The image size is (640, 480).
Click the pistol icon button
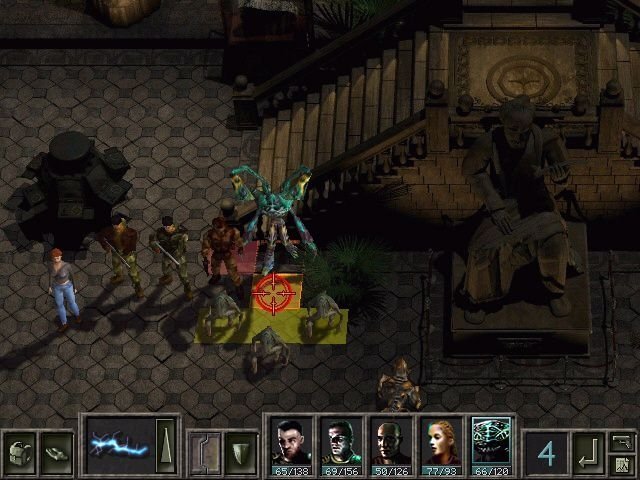(622, 441)
